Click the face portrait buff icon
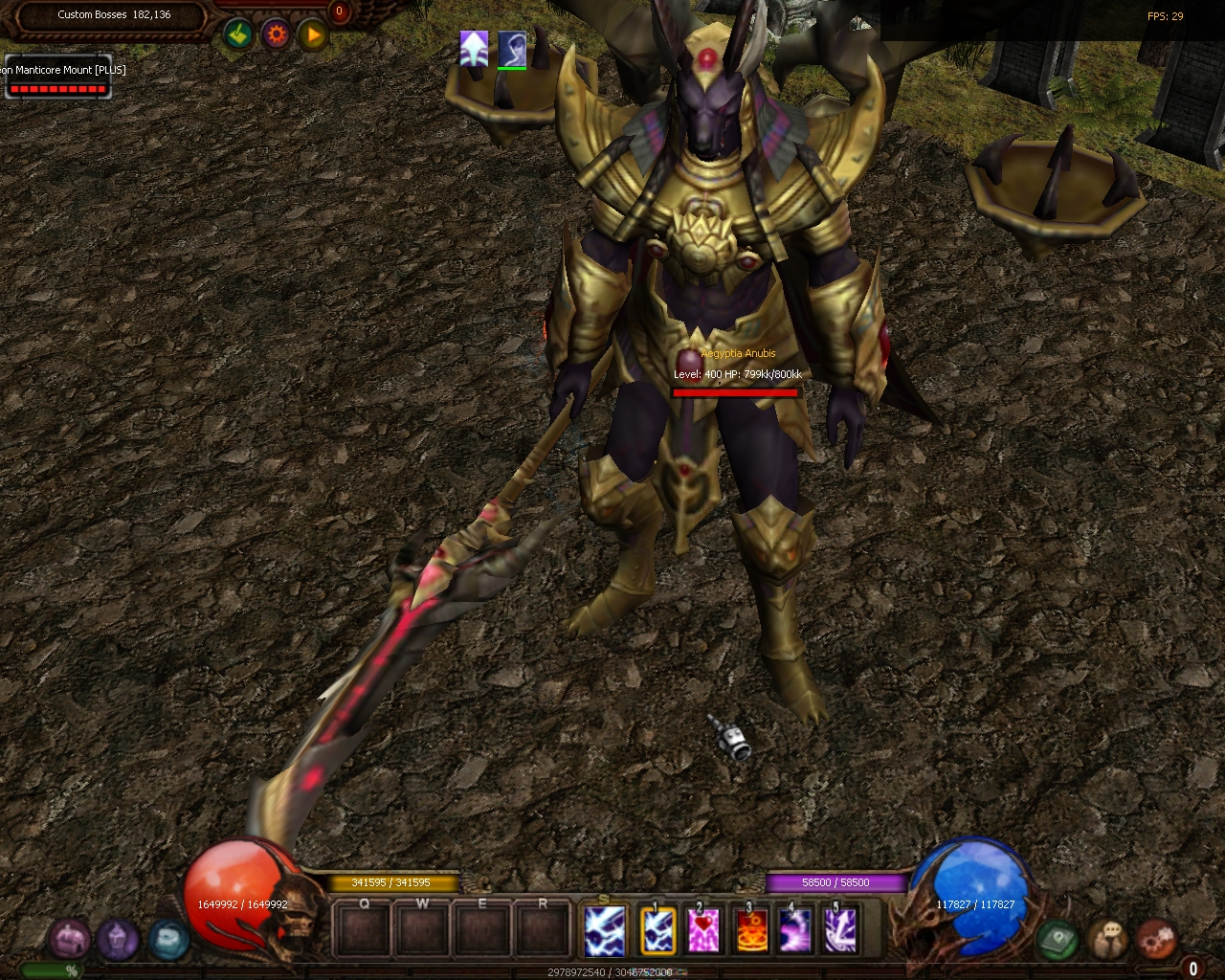 tap(512, 48)
